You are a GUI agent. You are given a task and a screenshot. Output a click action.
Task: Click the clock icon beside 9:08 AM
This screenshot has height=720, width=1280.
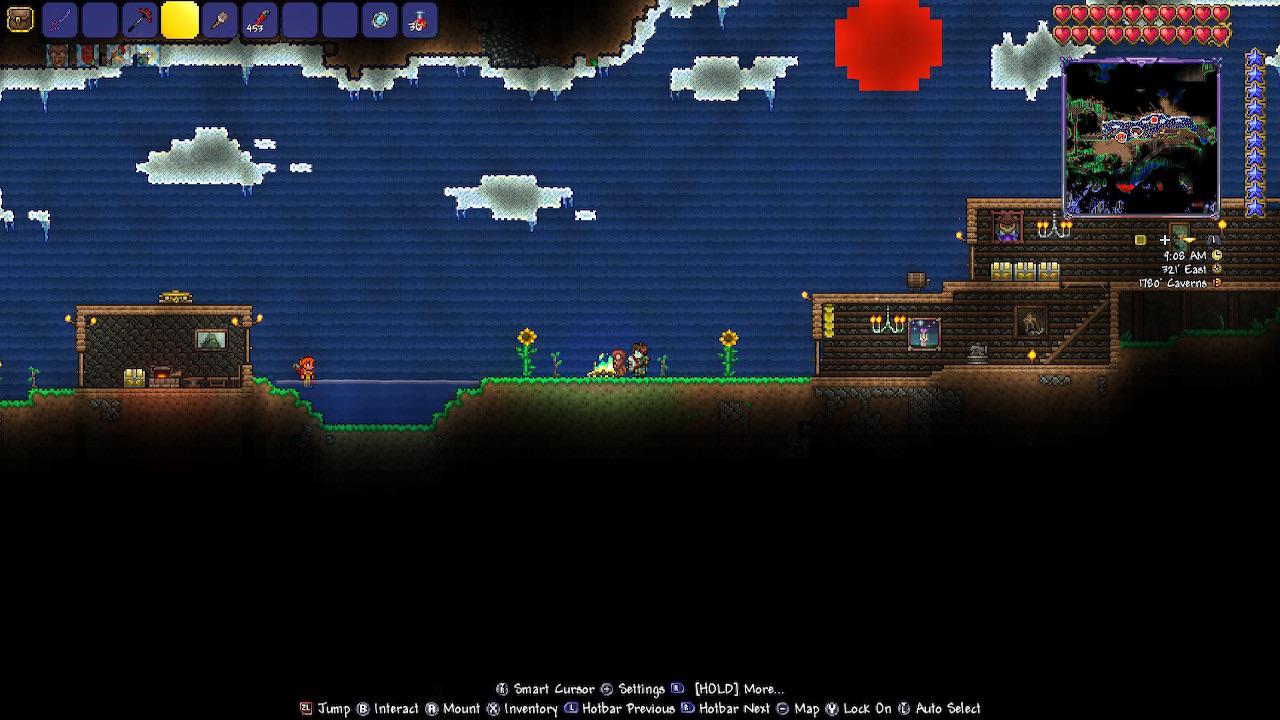tap(1217, 255)
